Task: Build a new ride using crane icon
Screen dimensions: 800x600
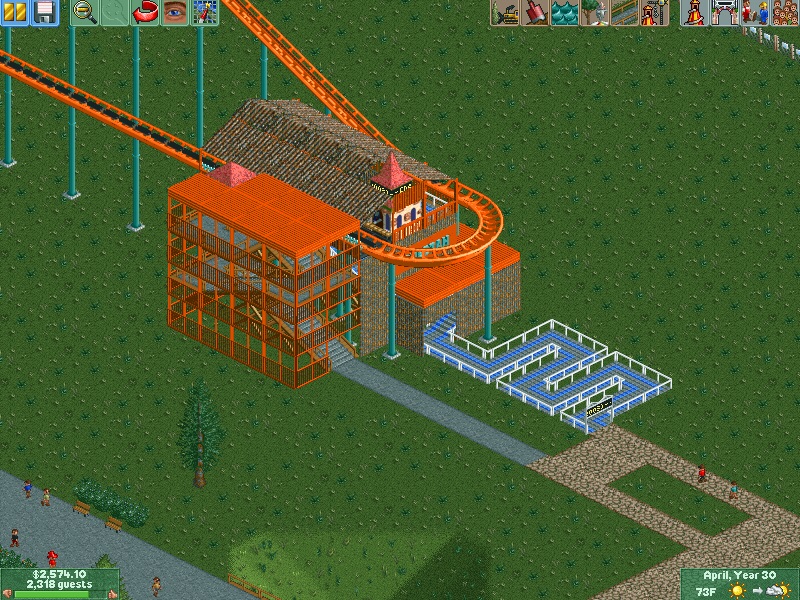Action: (x=654, y=13)
